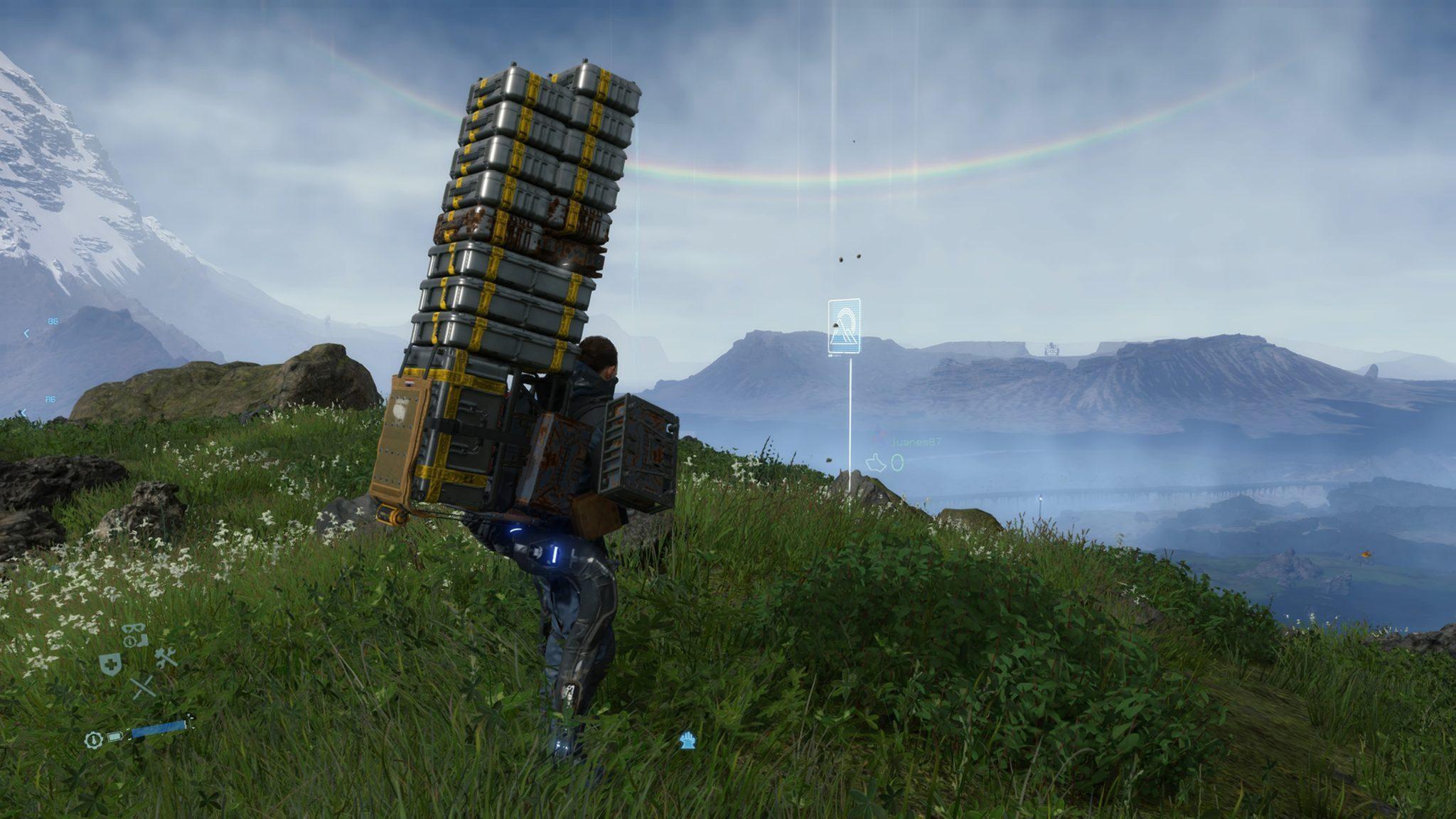The image size is (1456, 819).
Task: Toggle the thumbs-up like on juanes87's sign
Action: 876,464
